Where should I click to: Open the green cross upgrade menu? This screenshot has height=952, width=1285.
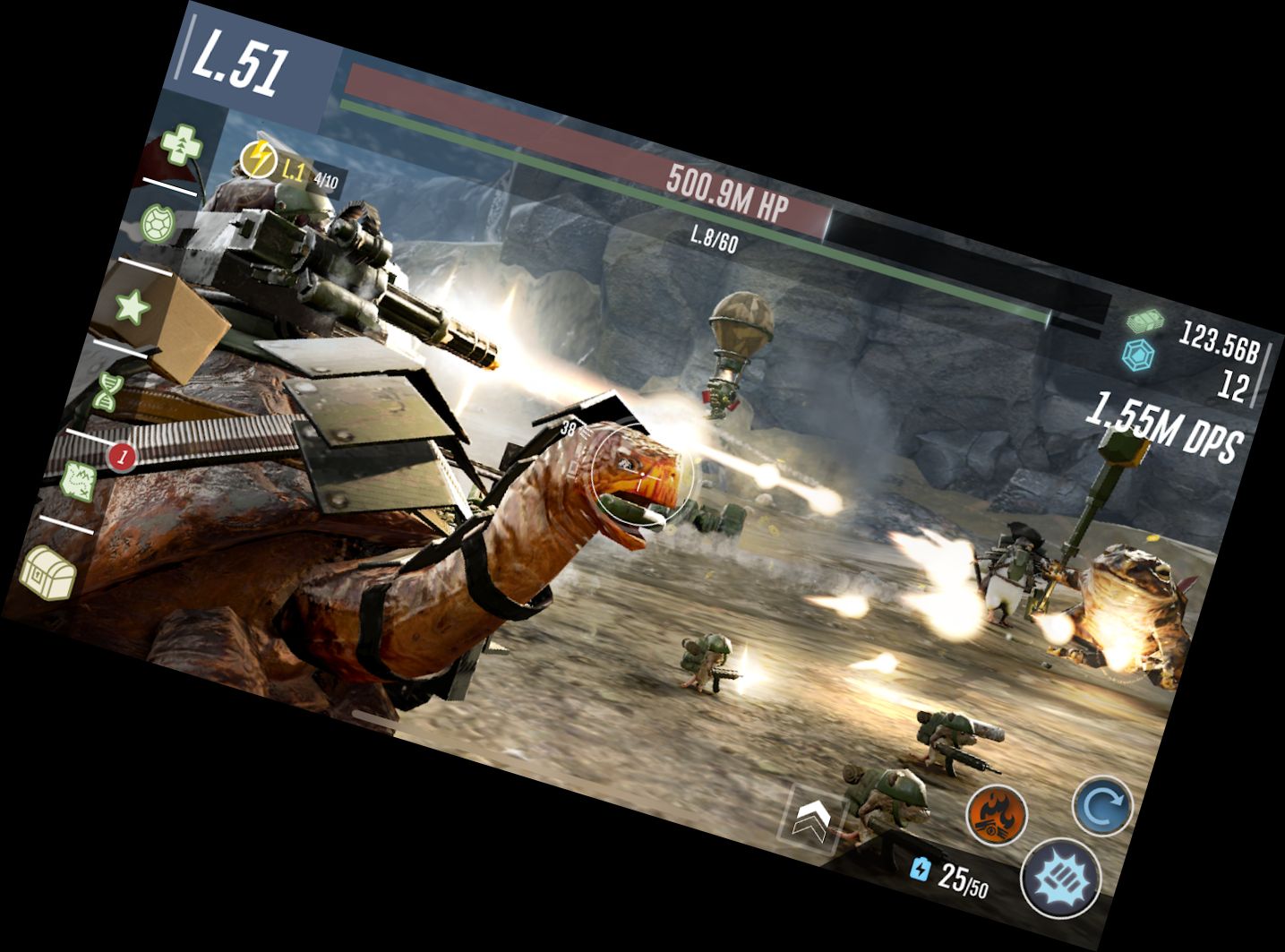(x=182, y=146)
